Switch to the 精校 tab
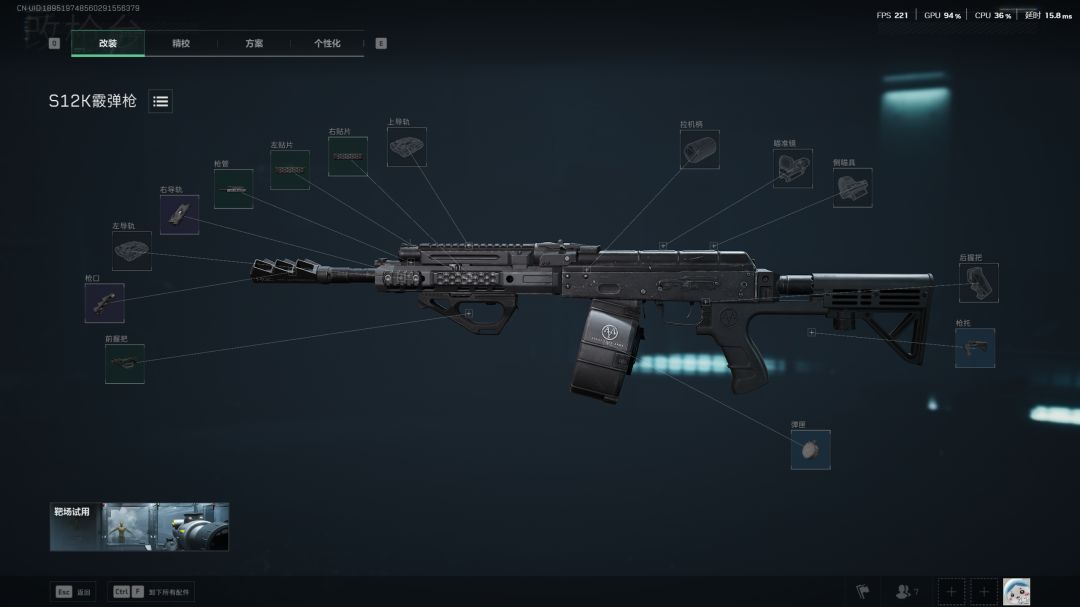The width and height of the screenshot is (1080, 607). 181,43
